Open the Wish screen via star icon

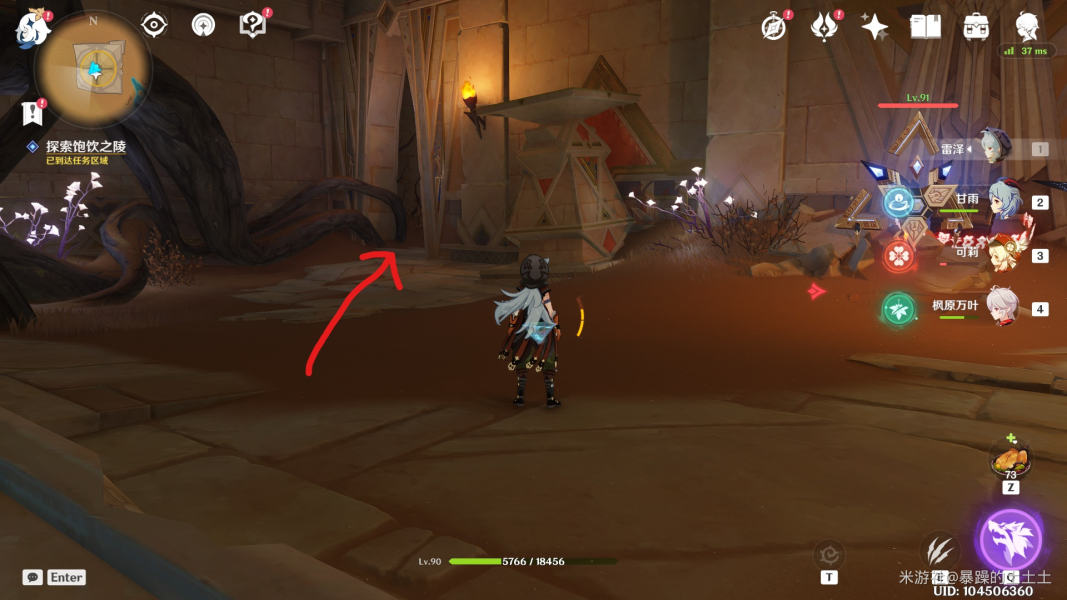click(x=875, y=27)
